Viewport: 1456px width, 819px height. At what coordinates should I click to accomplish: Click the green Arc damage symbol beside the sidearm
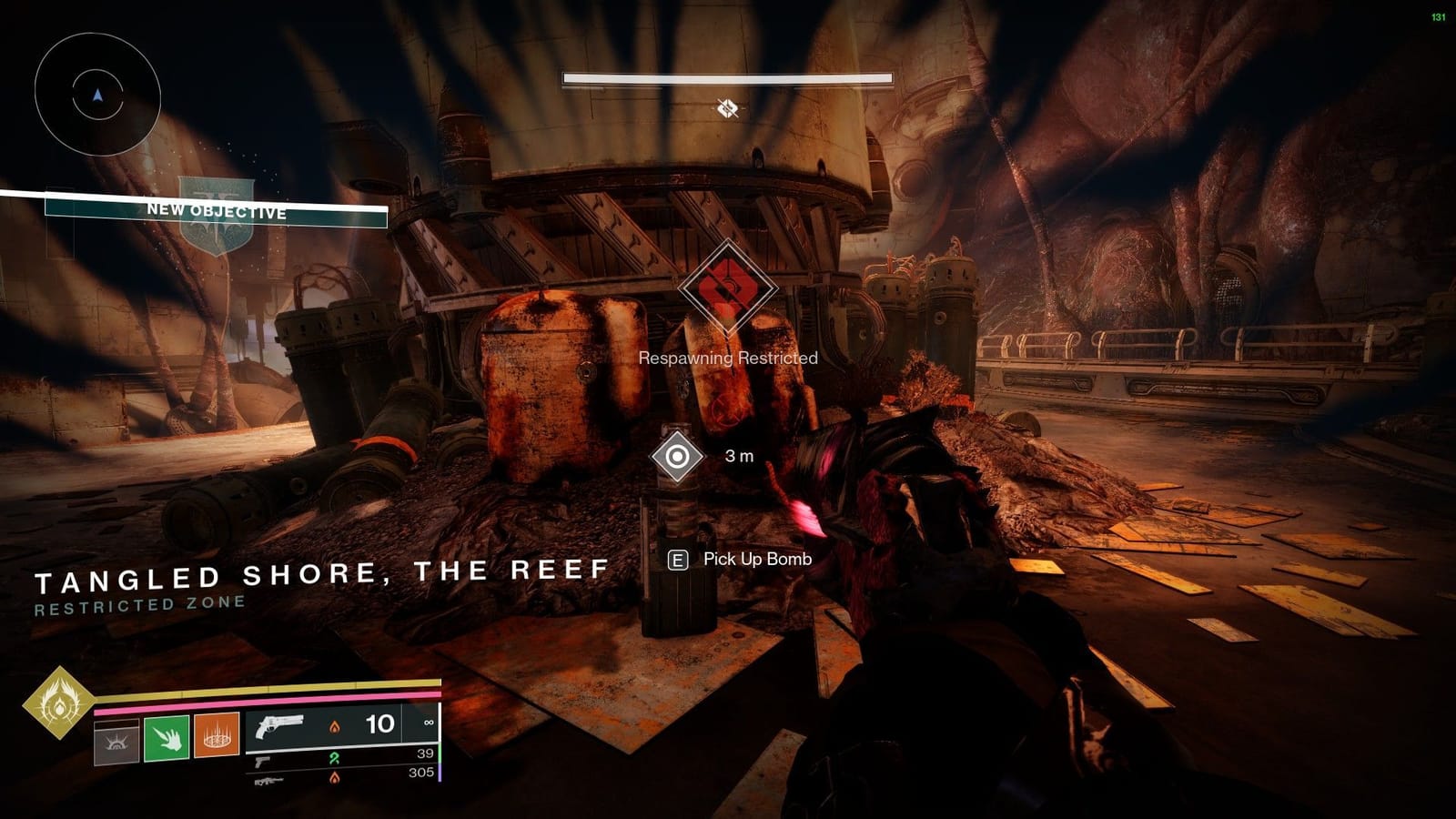(333, 757)
